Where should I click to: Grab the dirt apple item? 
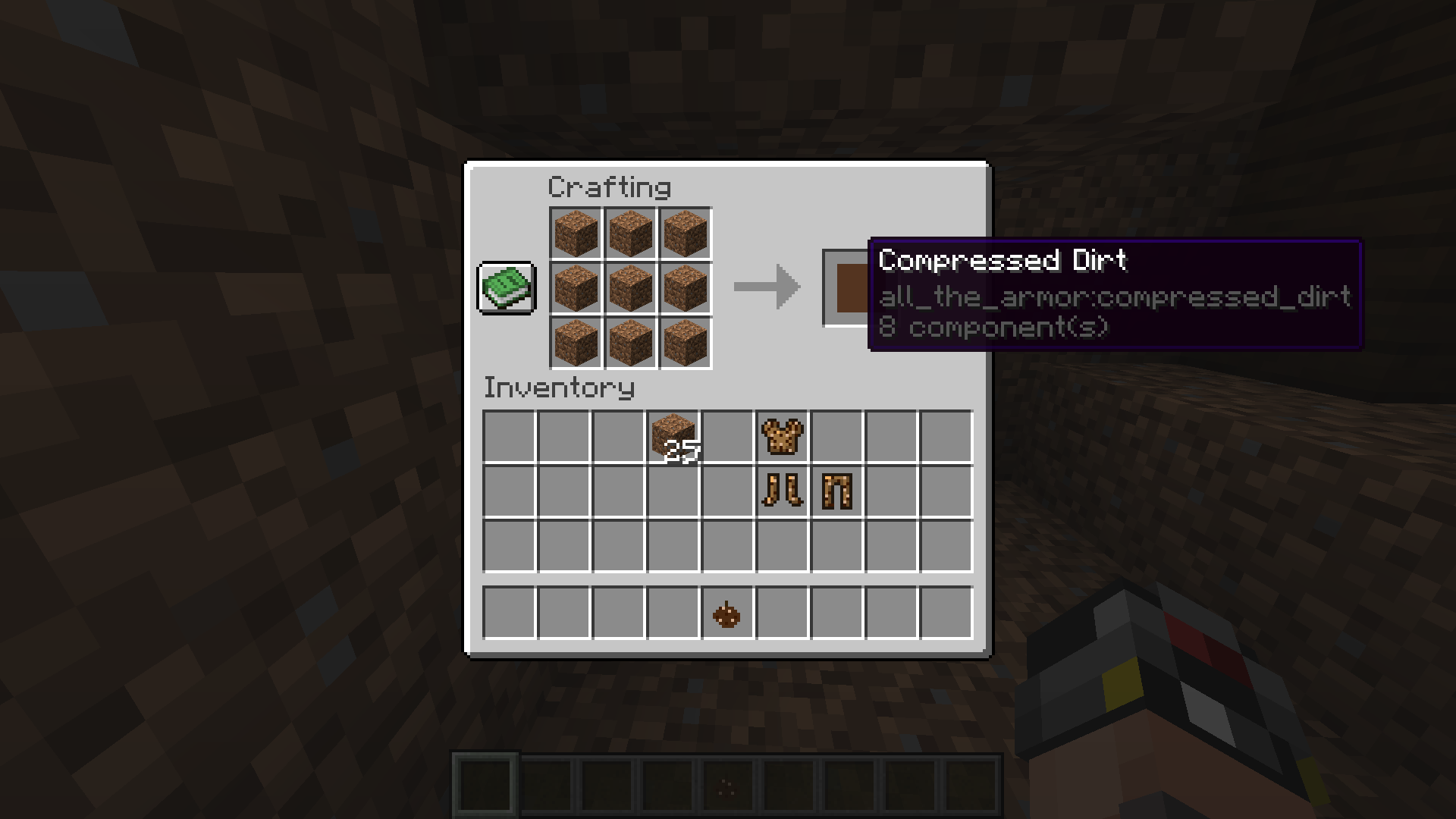click(x=726, y=613)
